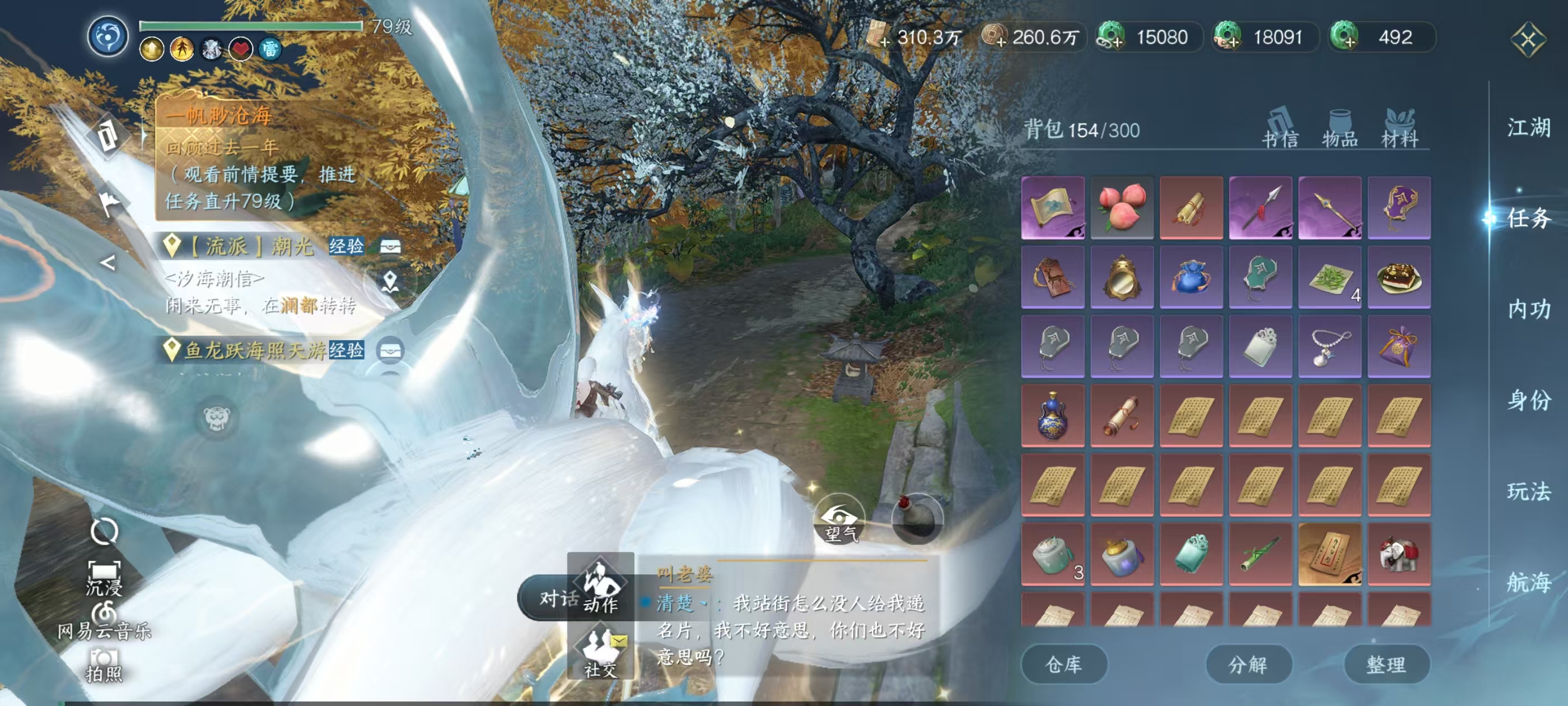Open the 动作 emote actions button
This screenshot has height=706, width=1568.
[600, 587]
